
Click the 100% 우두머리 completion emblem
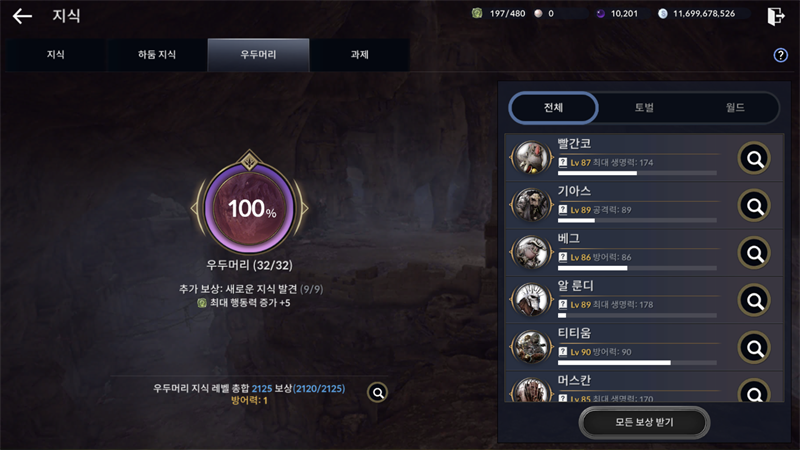(x=249, y=208)
